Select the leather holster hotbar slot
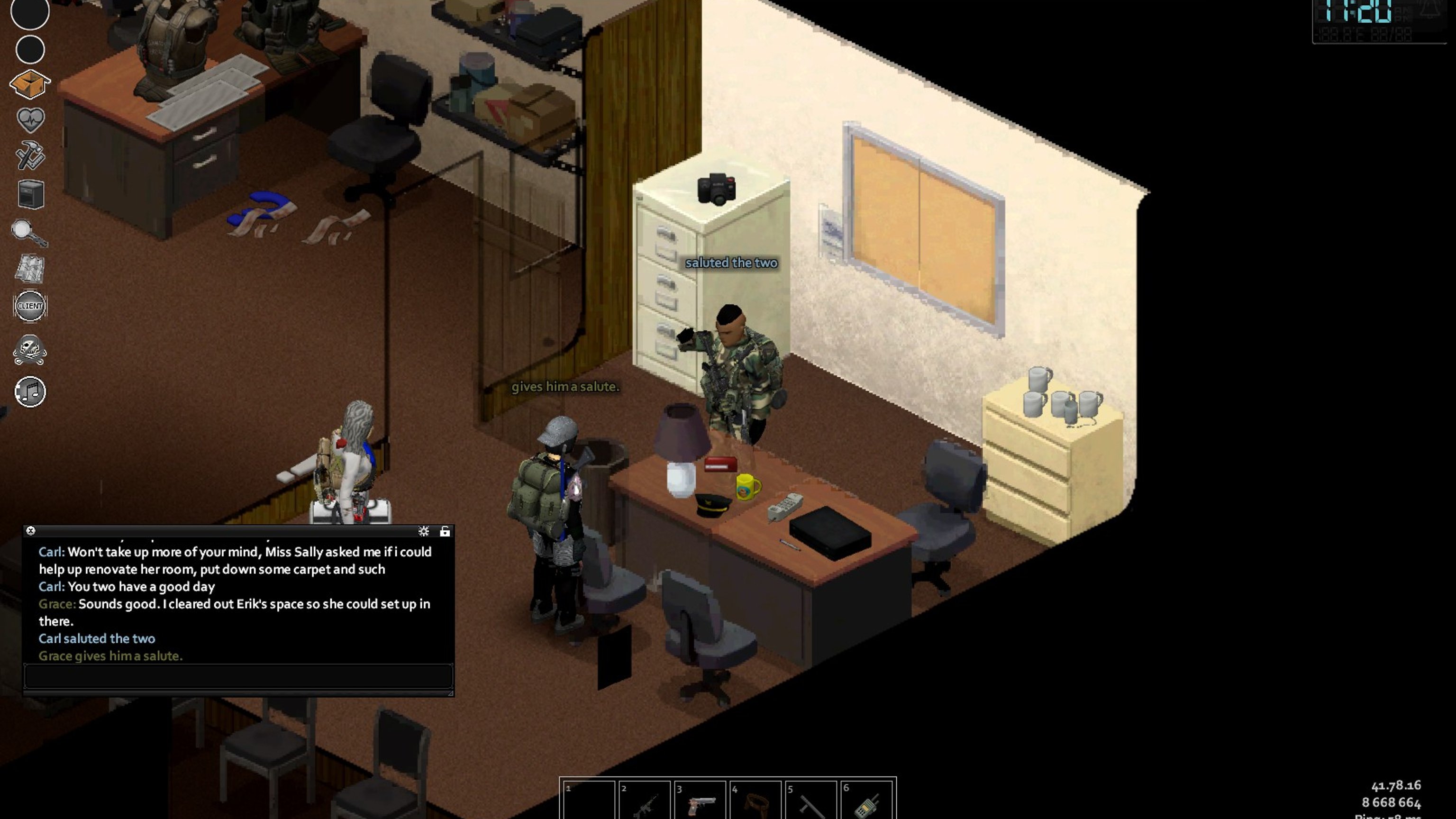This screenshot has height=819, width=1456. tap(755, 801)
